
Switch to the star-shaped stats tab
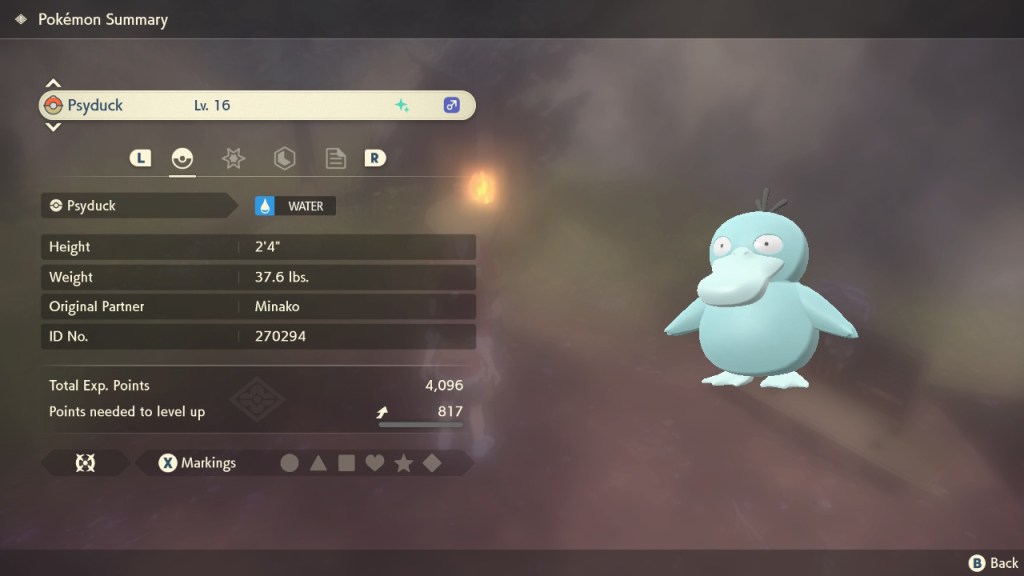[233, 158]
